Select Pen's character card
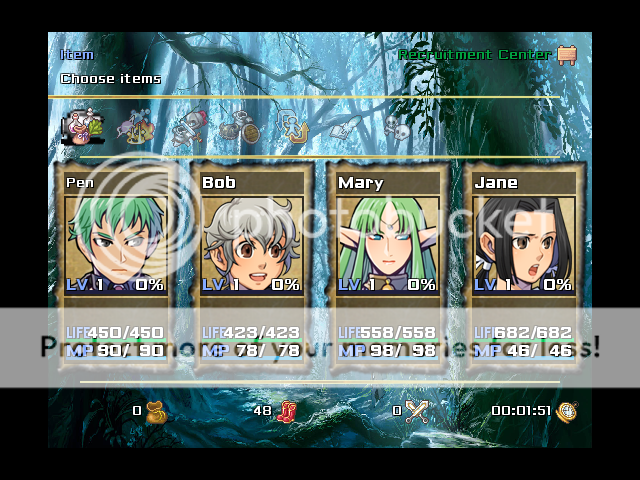The height and width of the screenshot is (480, 640). click(x=115, y=265)
